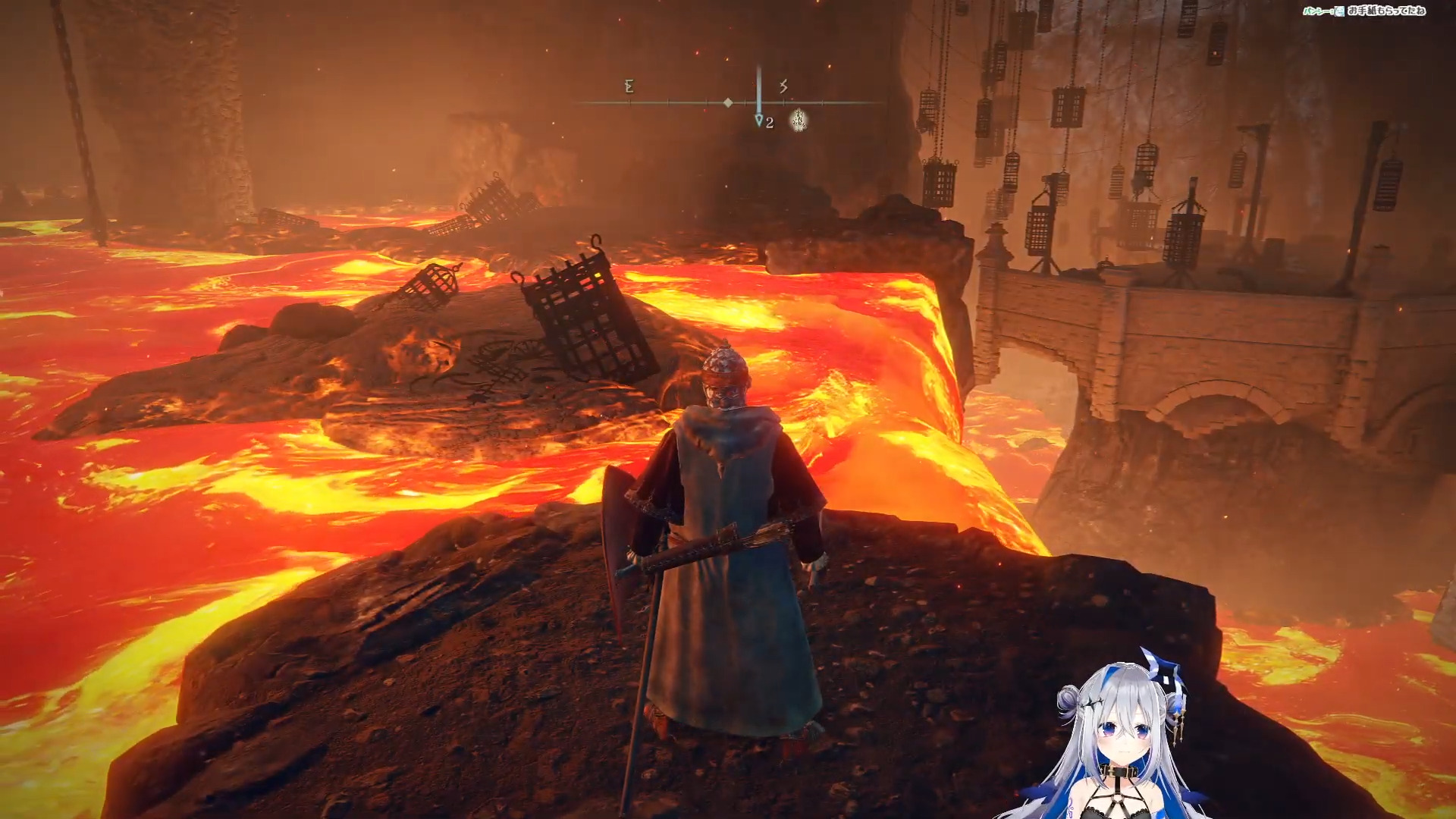The image size is (1456, 819).
Task: Select the blue waypoint beacon marker
Action: click(759, 121)
